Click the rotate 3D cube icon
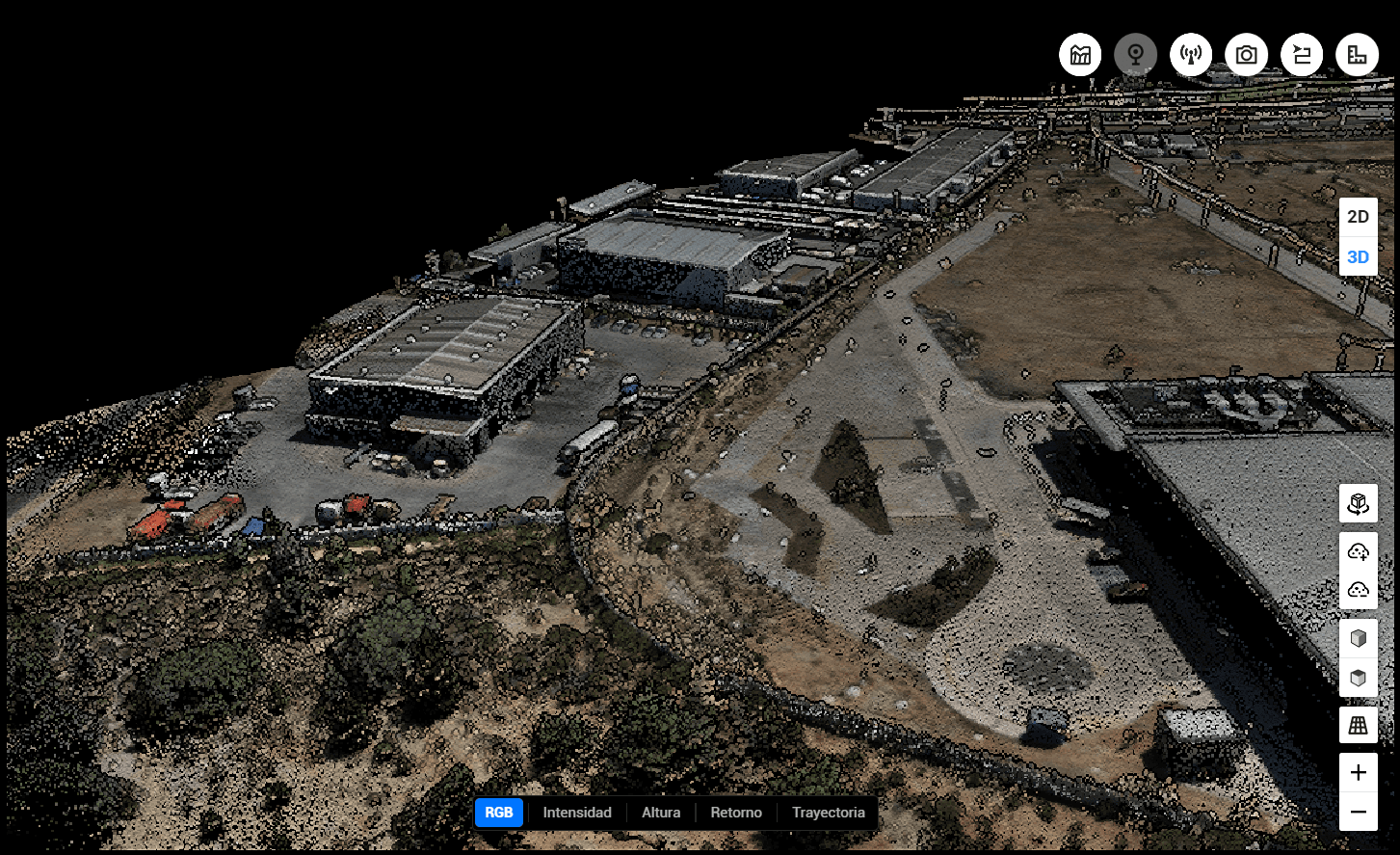Image resolution: width=1400 pixels, height=855 pixels. [1358, 502]
